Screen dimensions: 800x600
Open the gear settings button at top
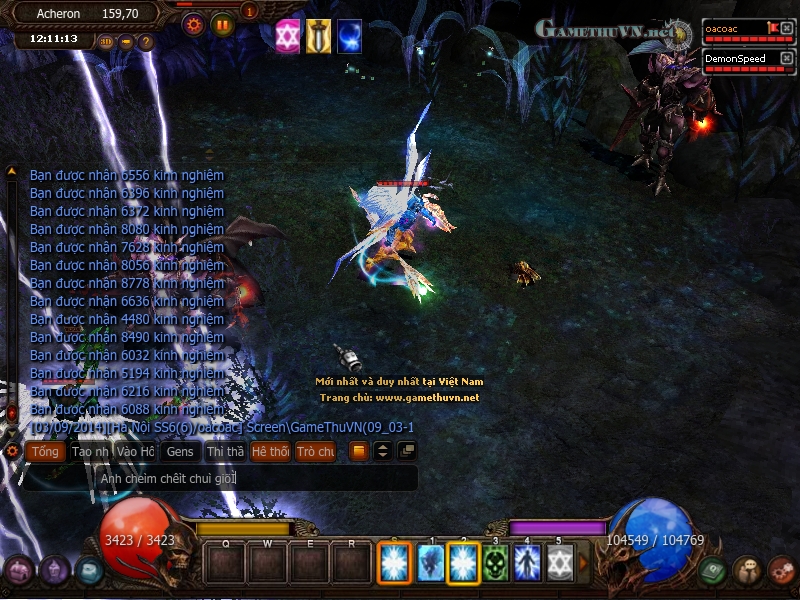click(x=193, y=24)
